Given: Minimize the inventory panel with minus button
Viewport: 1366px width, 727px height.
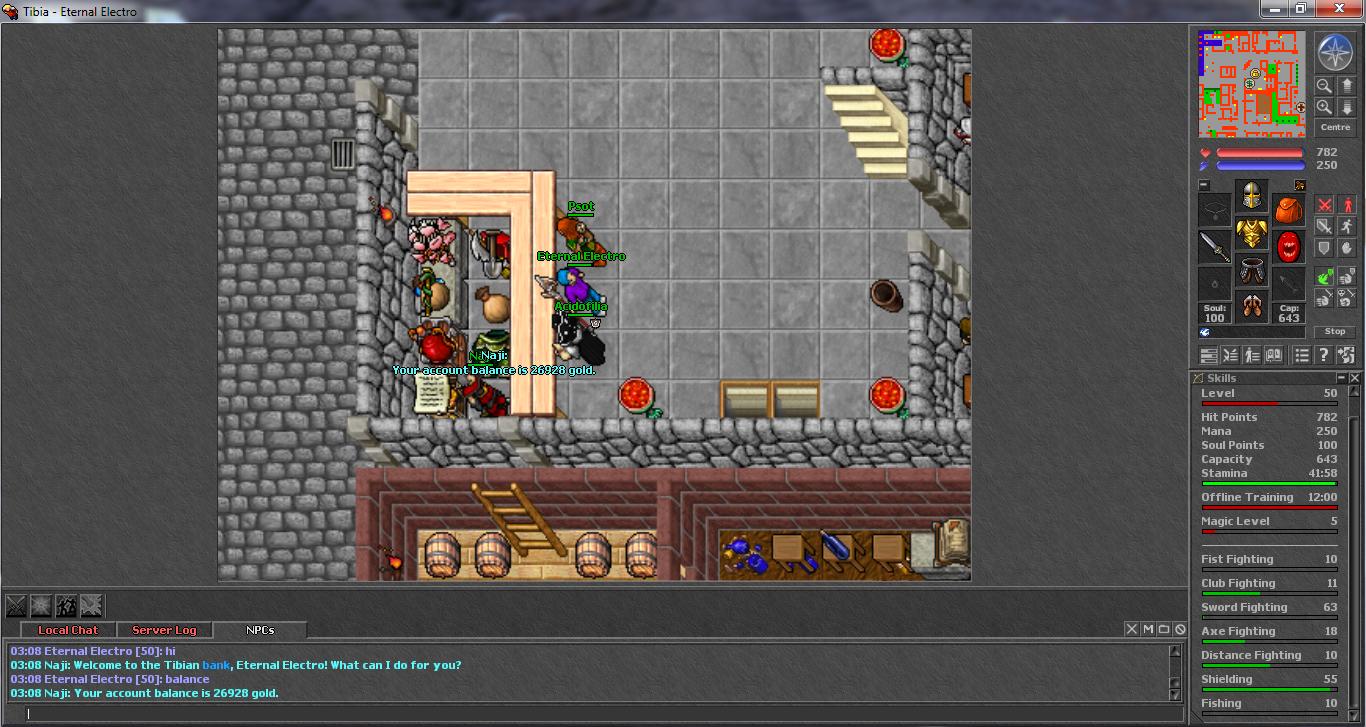Looking at the screenshot, I should coord(1204,185).
